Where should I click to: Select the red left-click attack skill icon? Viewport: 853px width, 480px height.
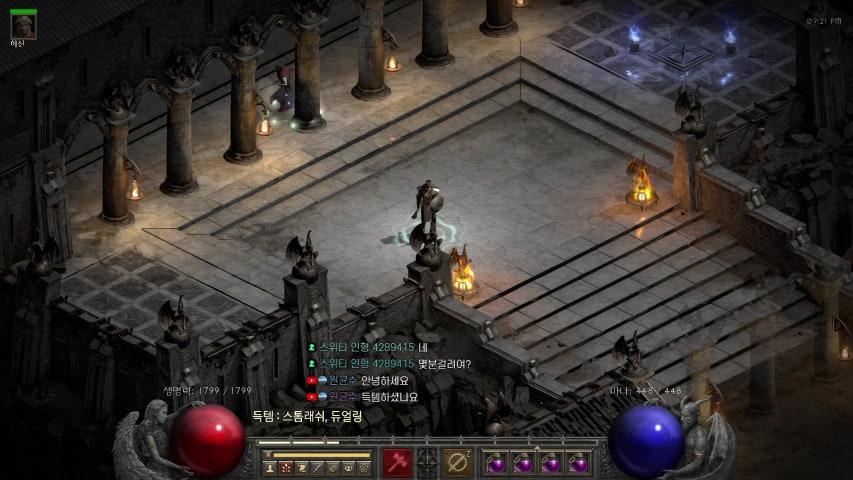[x=397, y=463]
